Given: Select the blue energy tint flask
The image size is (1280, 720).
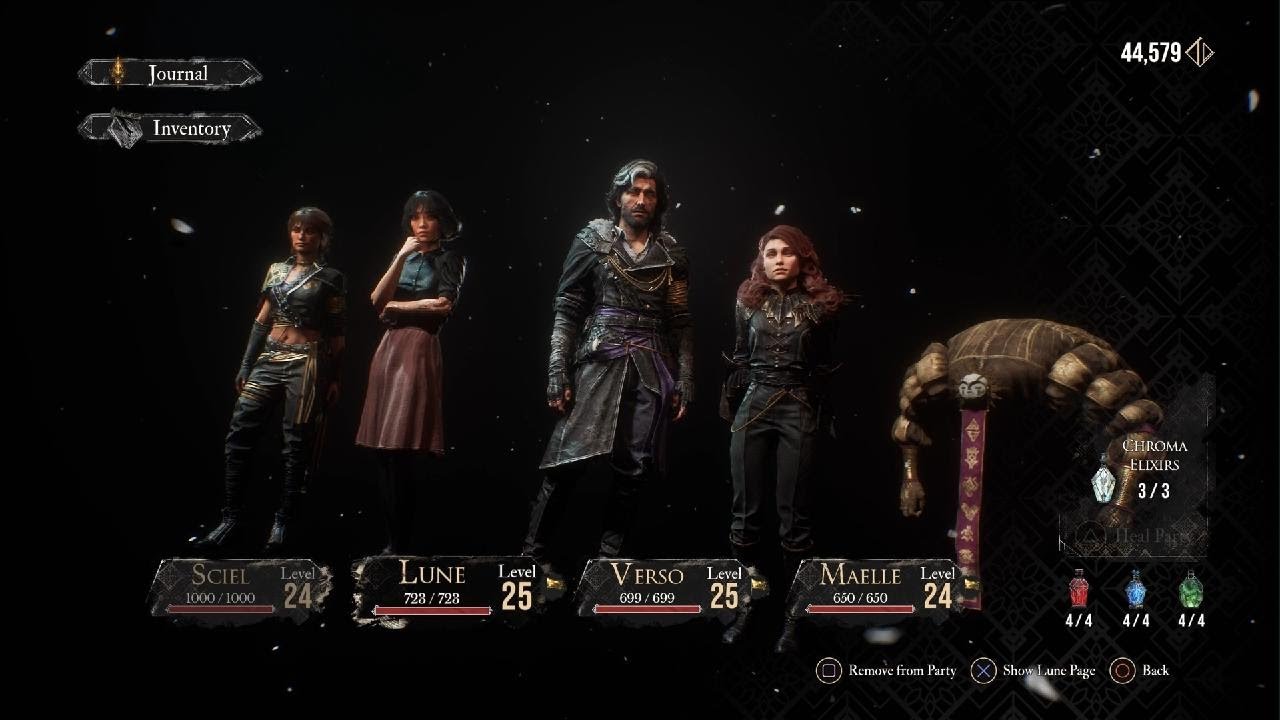Looking at the screenshot, I should [1136, 590].
